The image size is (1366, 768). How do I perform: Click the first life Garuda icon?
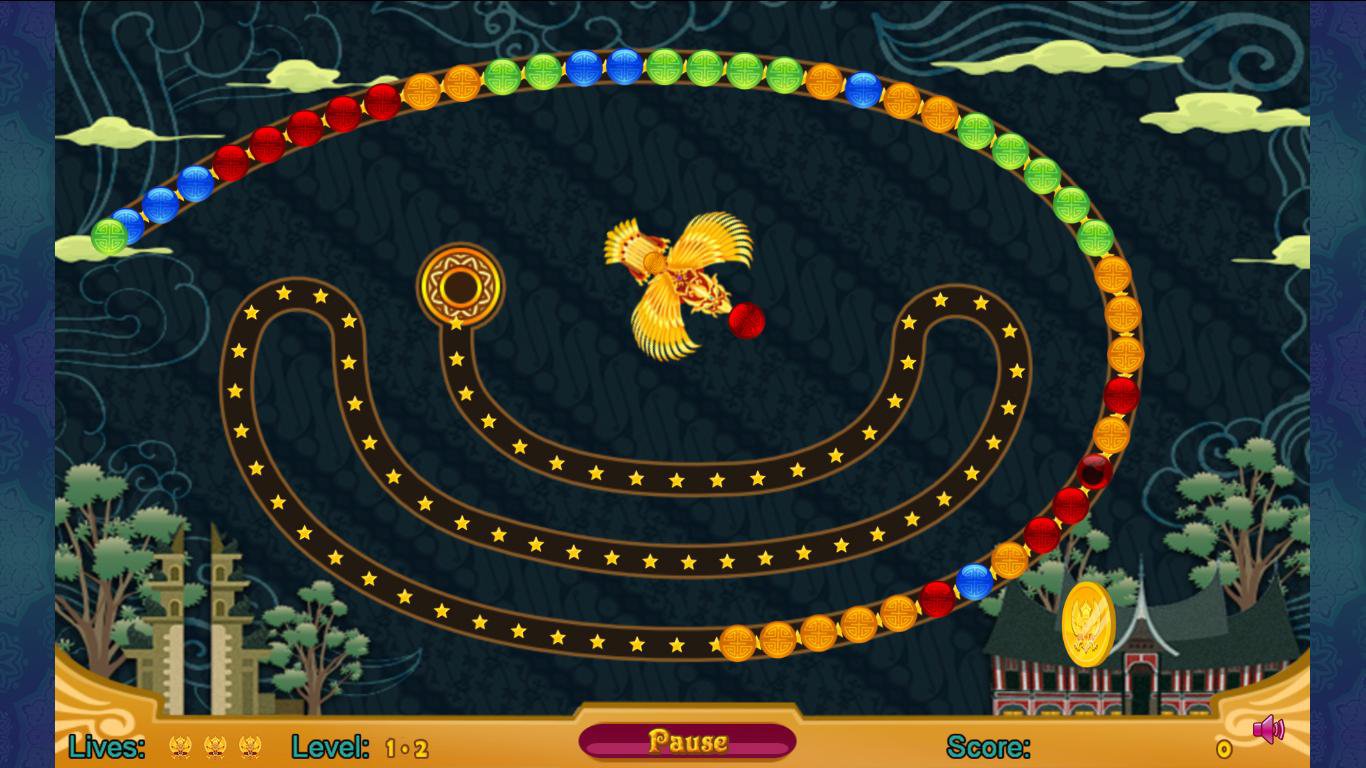click(182, 744)
